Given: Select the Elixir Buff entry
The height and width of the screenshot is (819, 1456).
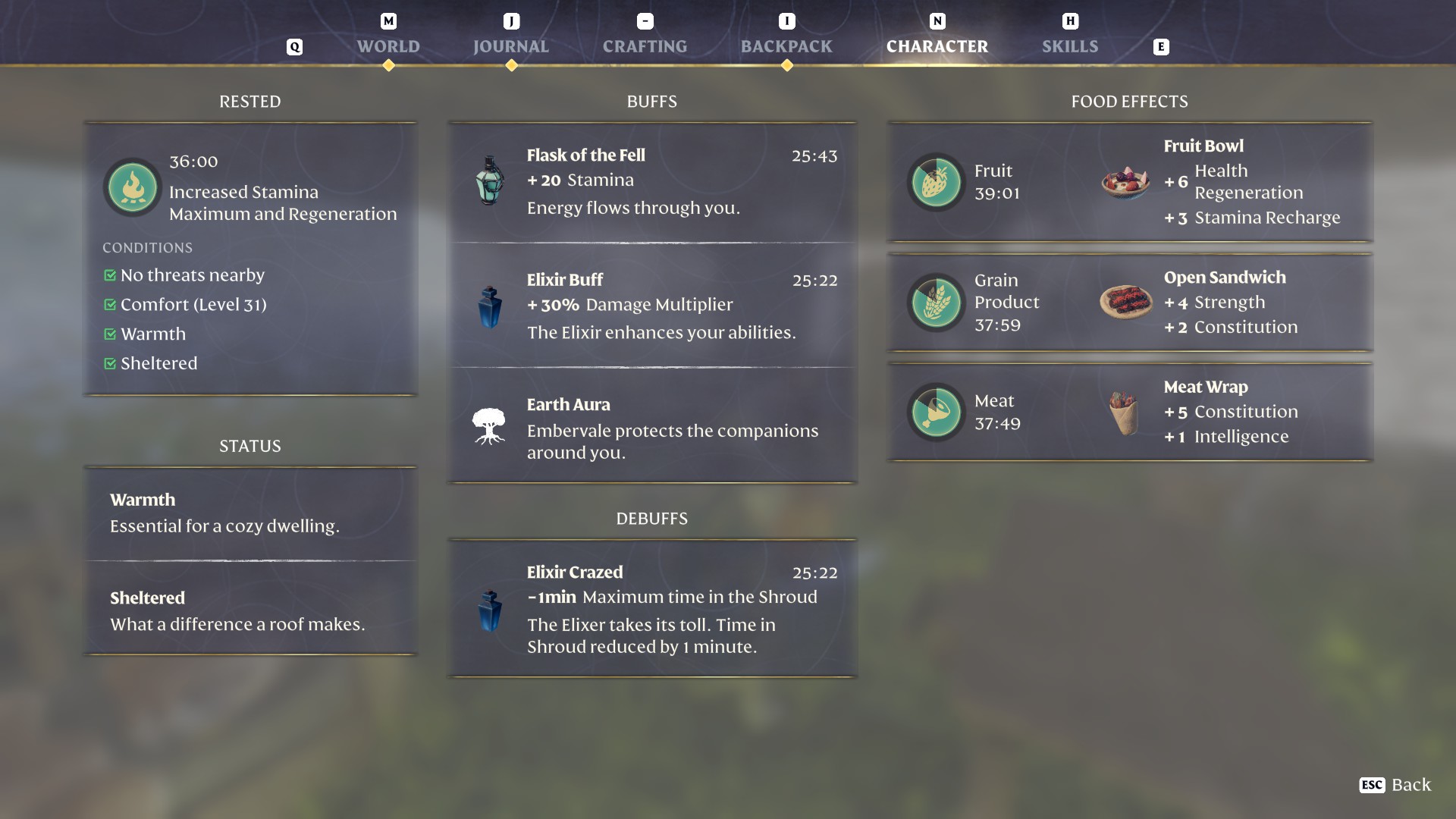Looking at the screenshot, I should tap(652, 306).
